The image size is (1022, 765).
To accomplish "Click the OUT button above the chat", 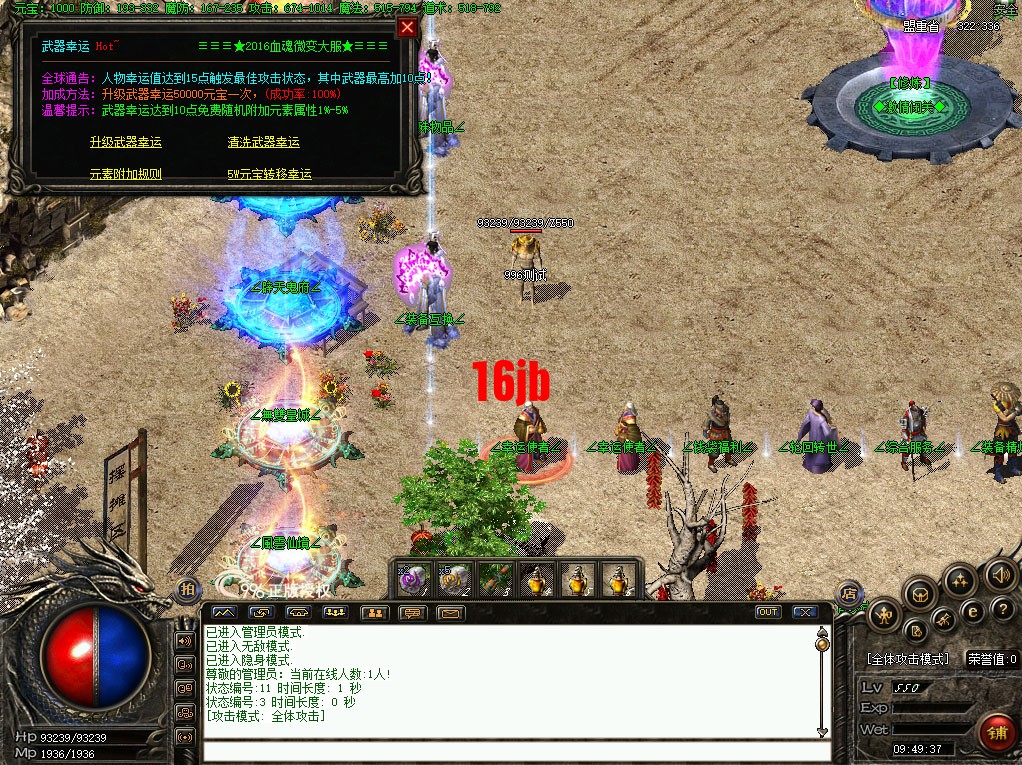I will click(x=768, y=612).
